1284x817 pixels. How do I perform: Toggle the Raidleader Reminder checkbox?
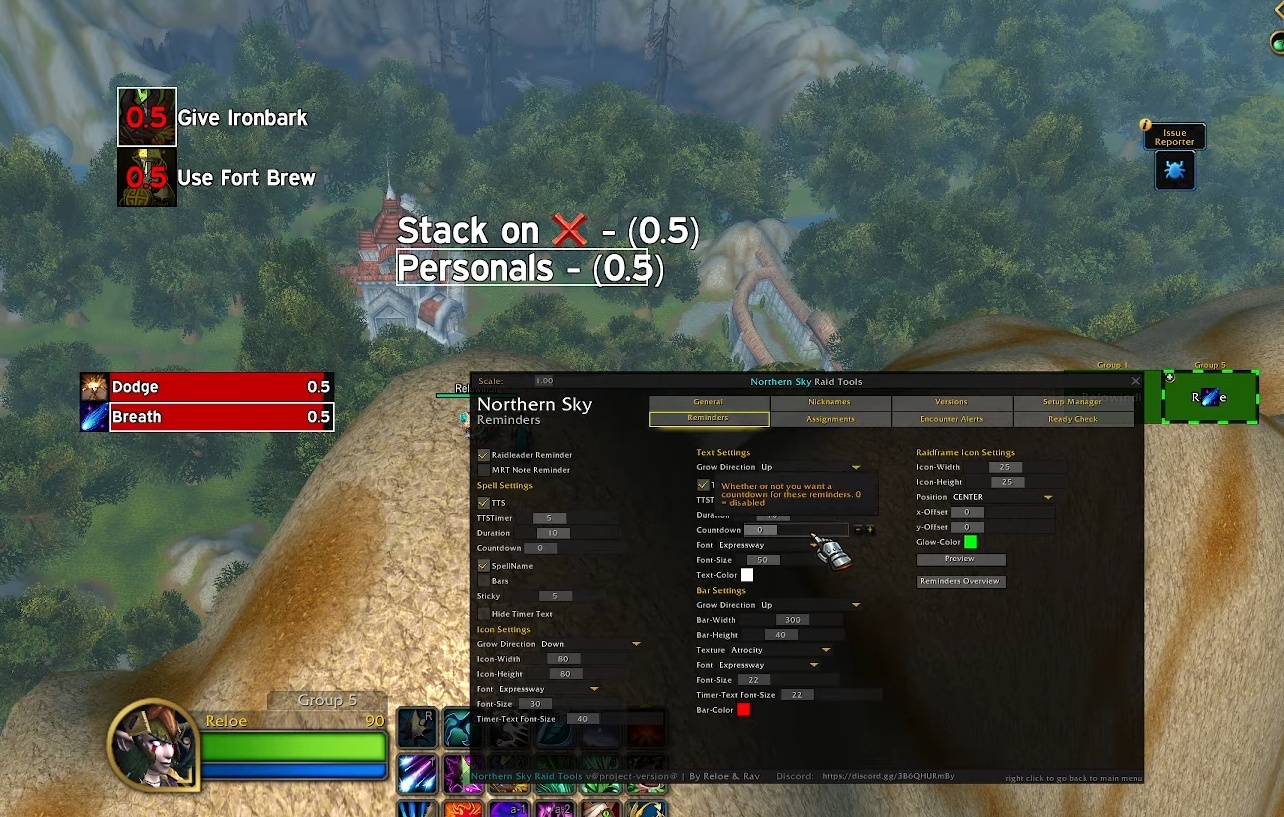pos(484,455)
